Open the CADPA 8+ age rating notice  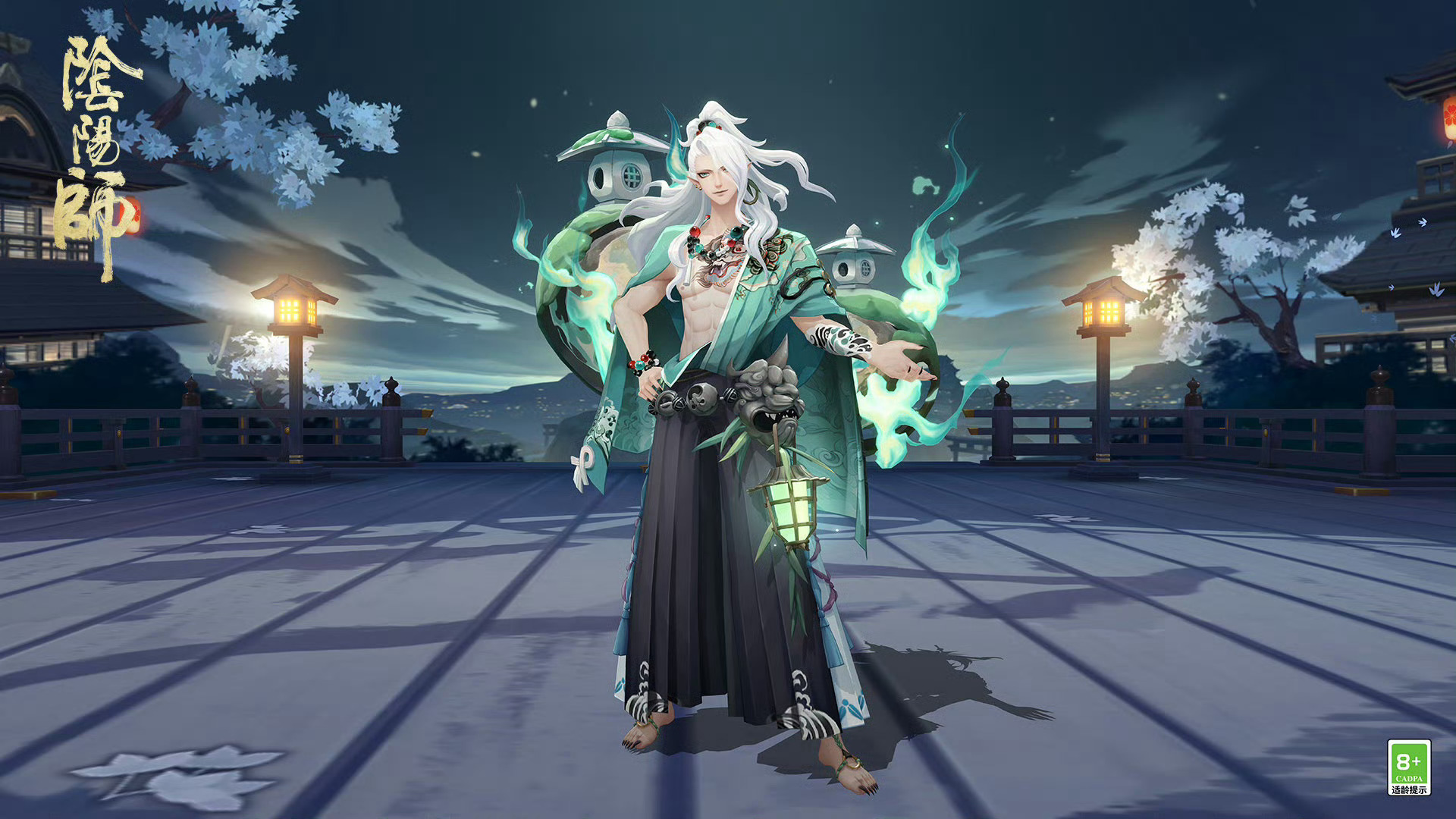(x=1408, y=767)
